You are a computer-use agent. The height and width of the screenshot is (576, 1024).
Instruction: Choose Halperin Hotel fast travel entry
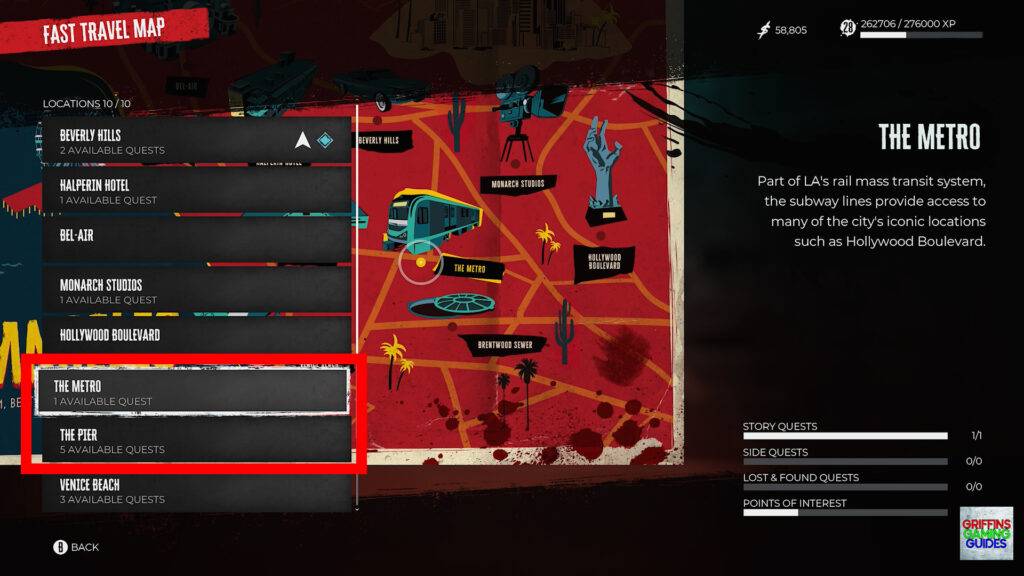[196, 191]
